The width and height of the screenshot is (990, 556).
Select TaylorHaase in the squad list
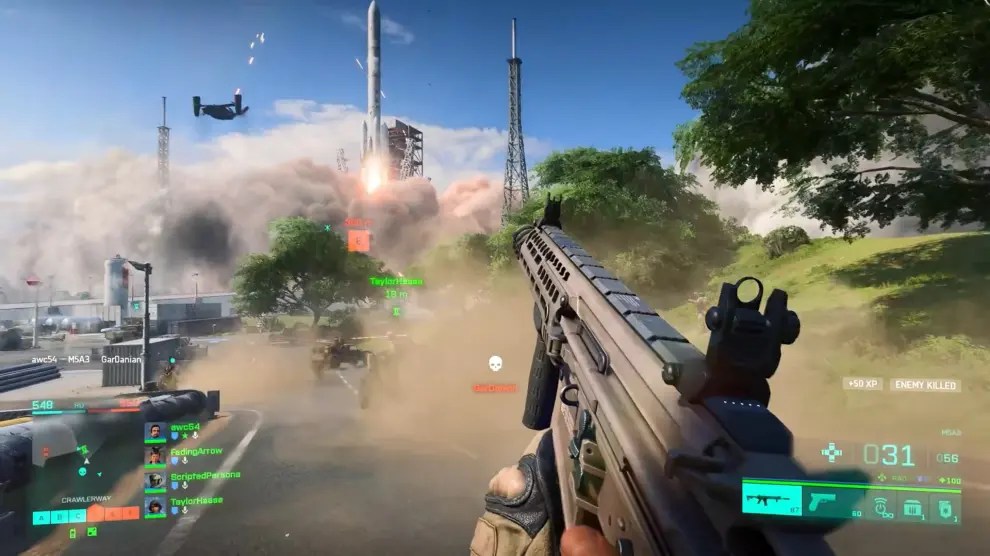click(196, 501)
